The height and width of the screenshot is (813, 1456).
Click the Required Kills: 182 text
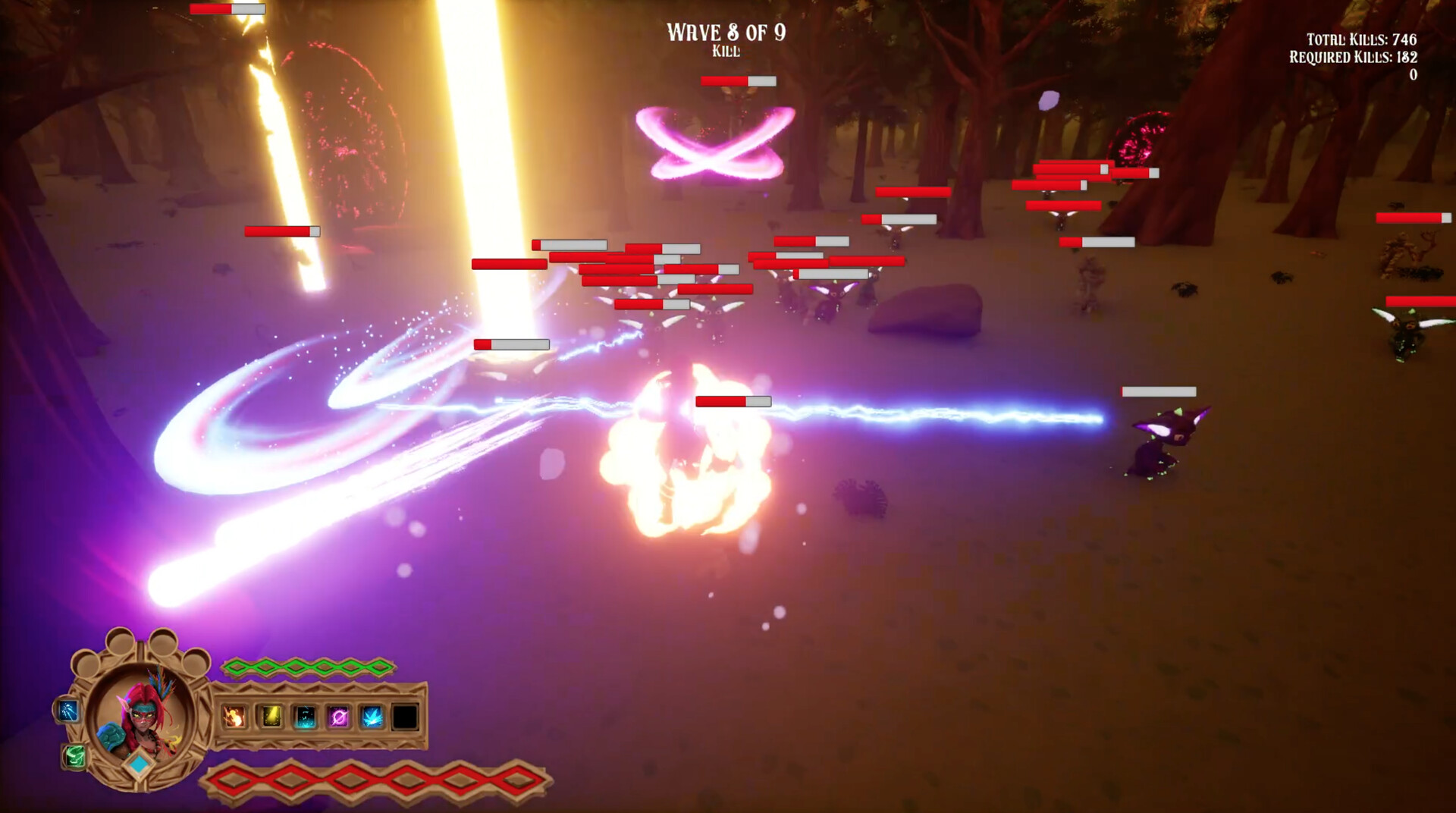tap(1354, 56)
